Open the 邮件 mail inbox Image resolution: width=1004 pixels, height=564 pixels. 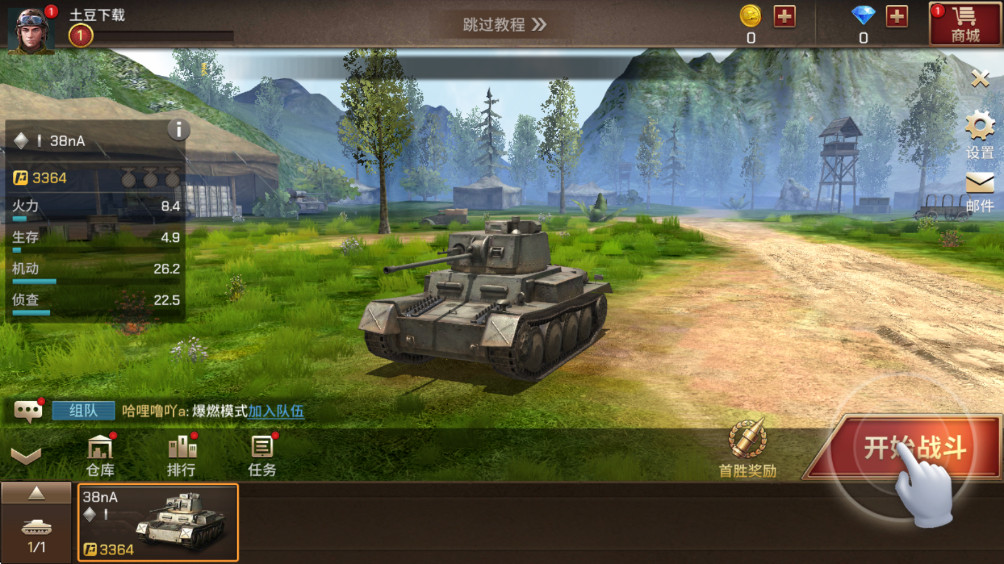coord(980,191)
